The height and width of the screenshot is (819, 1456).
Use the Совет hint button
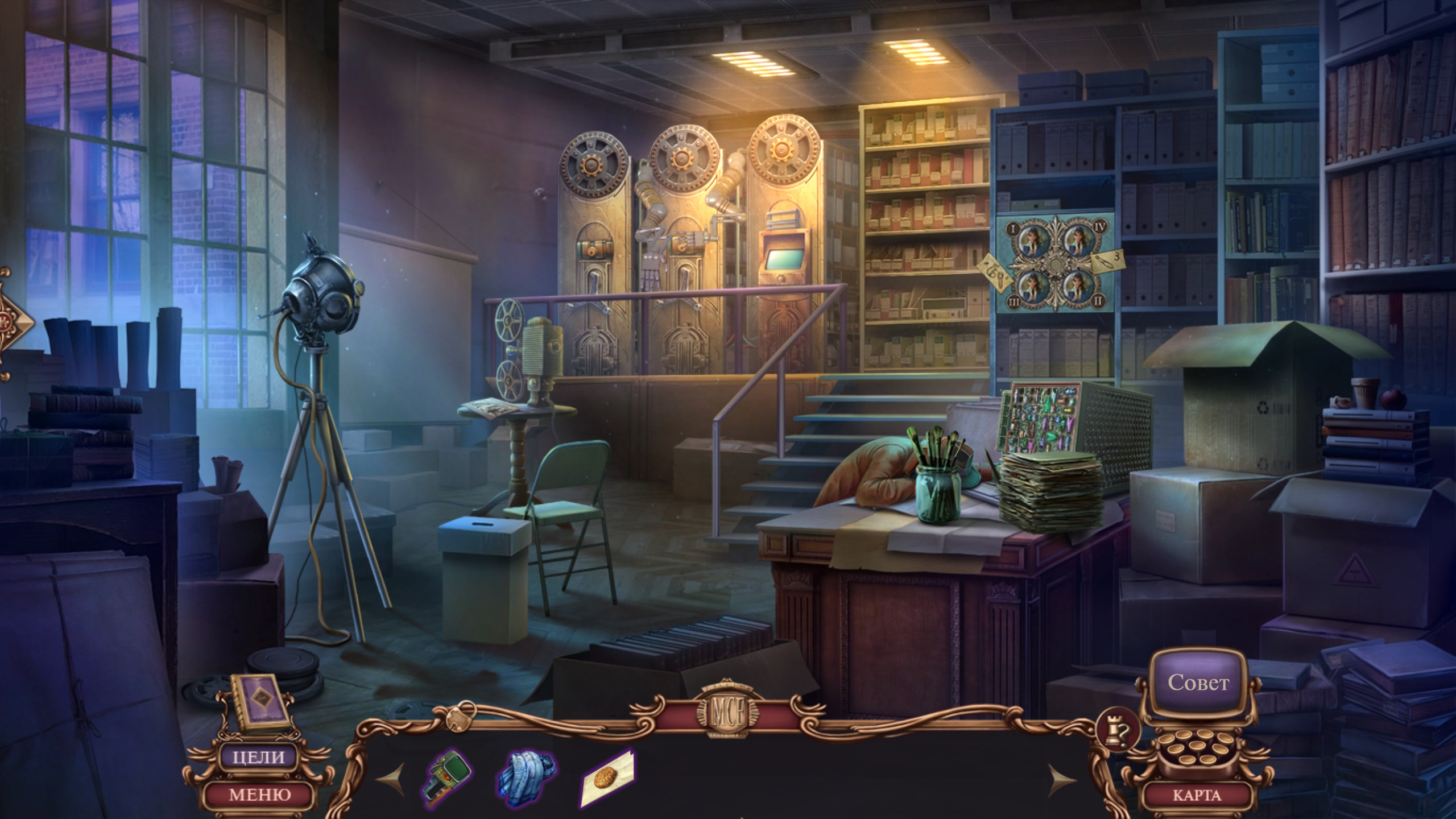[1198, 682]
